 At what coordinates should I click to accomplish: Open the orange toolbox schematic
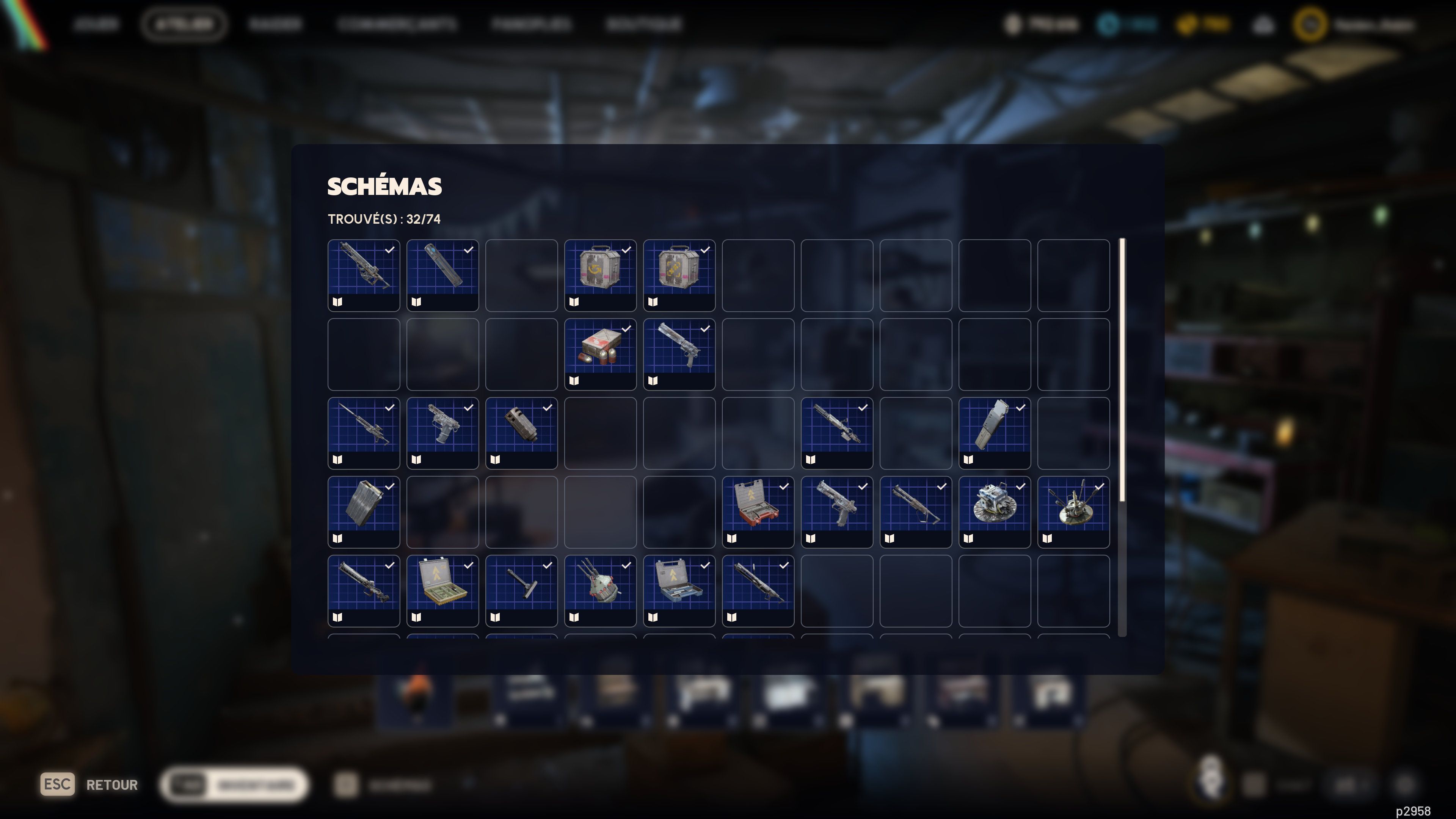click(758, 513)
